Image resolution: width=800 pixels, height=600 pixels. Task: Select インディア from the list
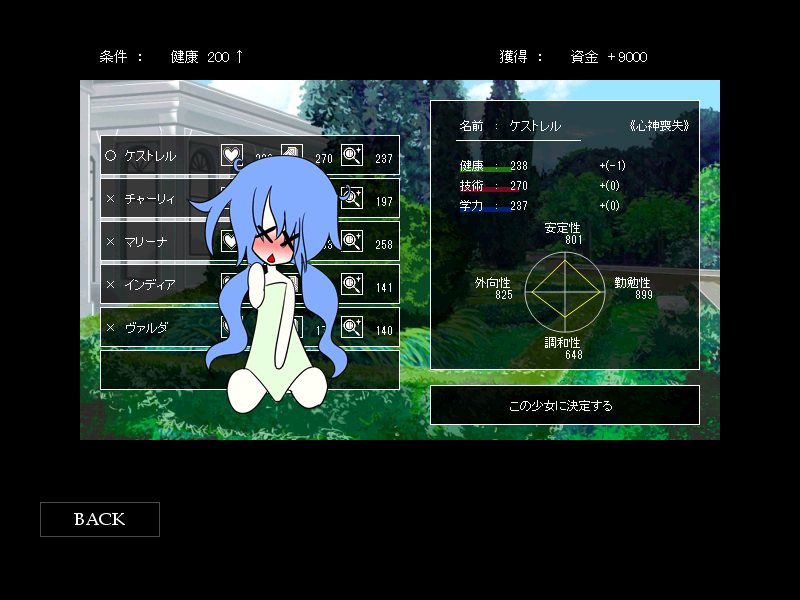pos(150,285)
